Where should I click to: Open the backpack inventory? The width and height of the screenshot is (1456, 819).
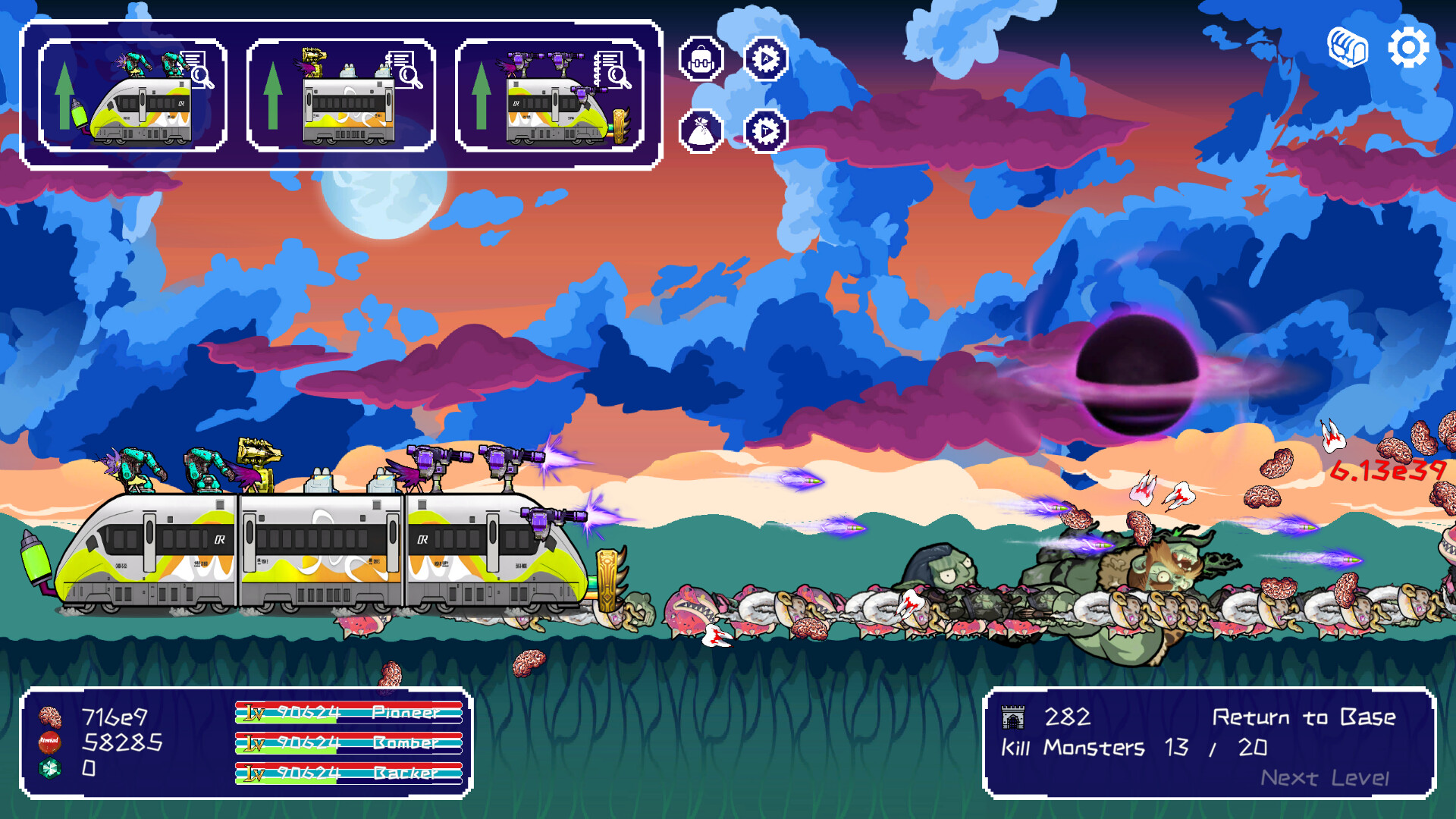pos(701,57)
